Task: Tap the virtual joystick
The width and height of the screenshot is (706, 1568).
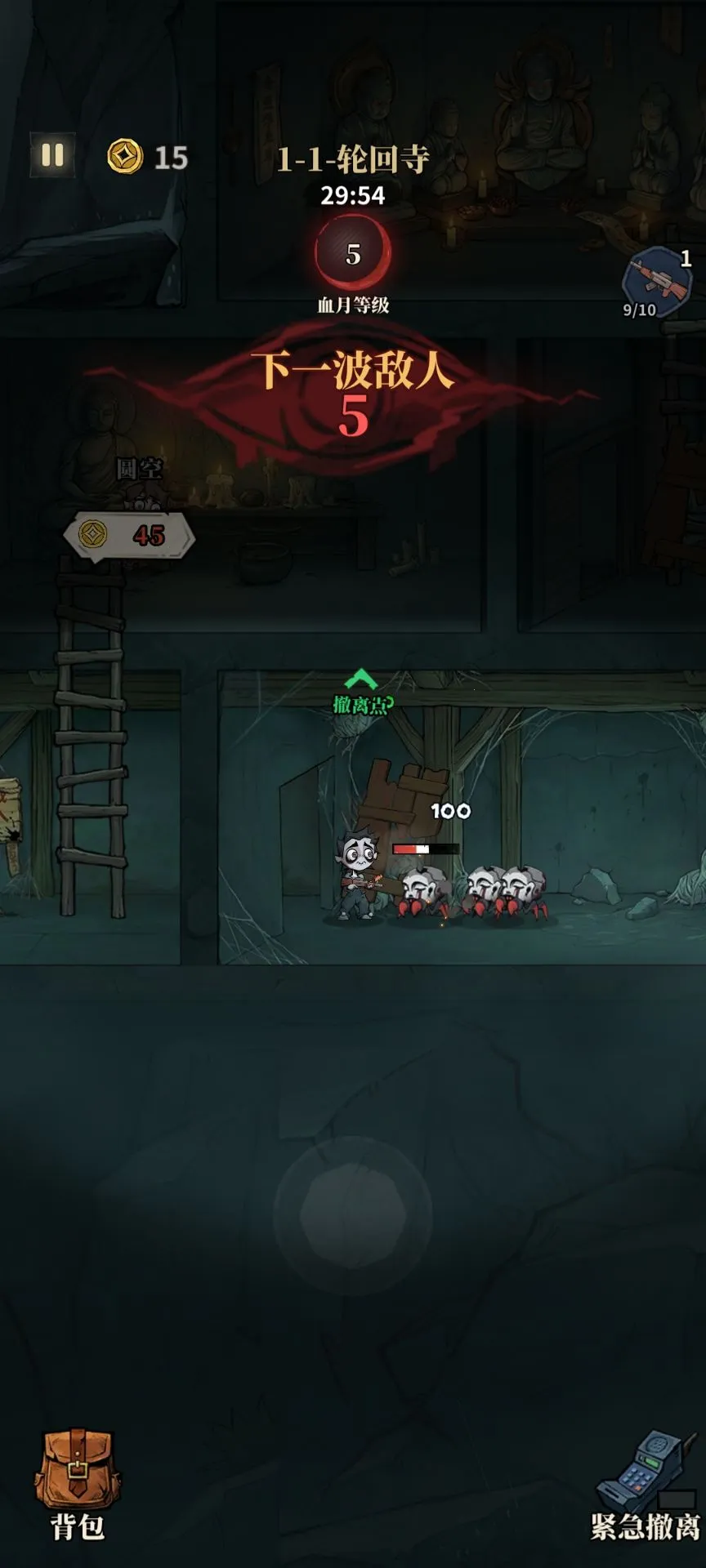Action: 353,1215
